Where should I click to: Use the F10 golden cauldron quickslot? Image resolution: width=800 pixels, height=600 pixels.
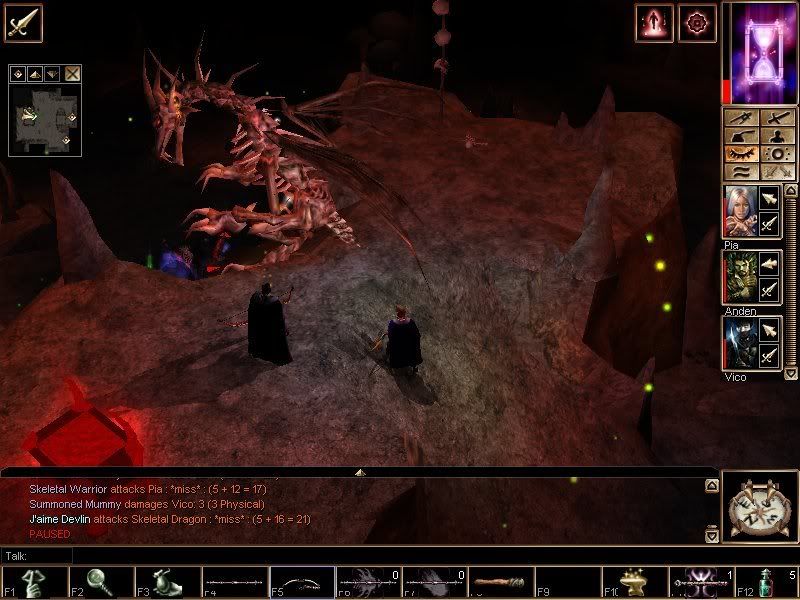coord(634,582)
